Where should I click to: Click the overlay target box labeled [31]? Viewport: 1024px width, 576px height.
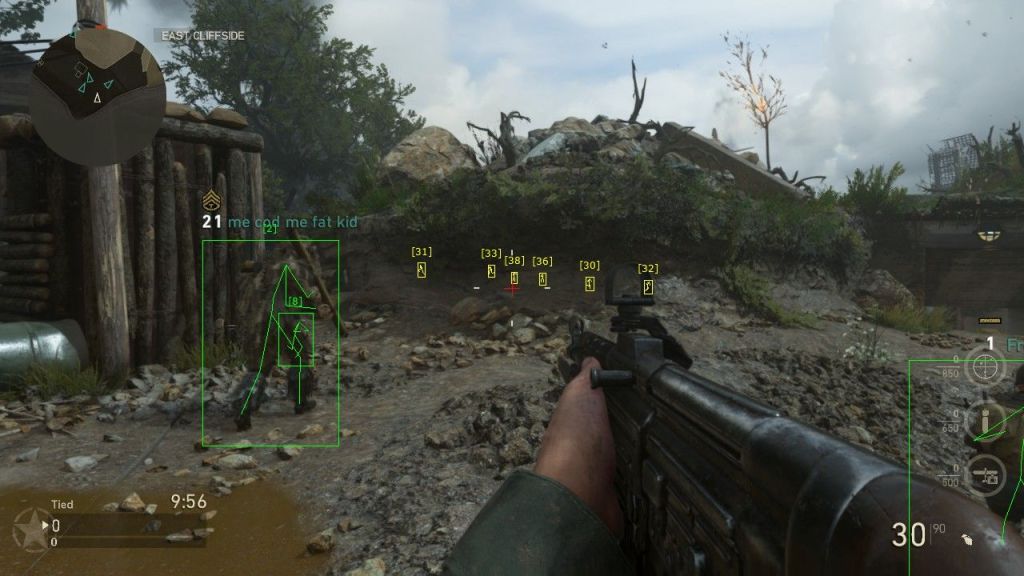422,270
